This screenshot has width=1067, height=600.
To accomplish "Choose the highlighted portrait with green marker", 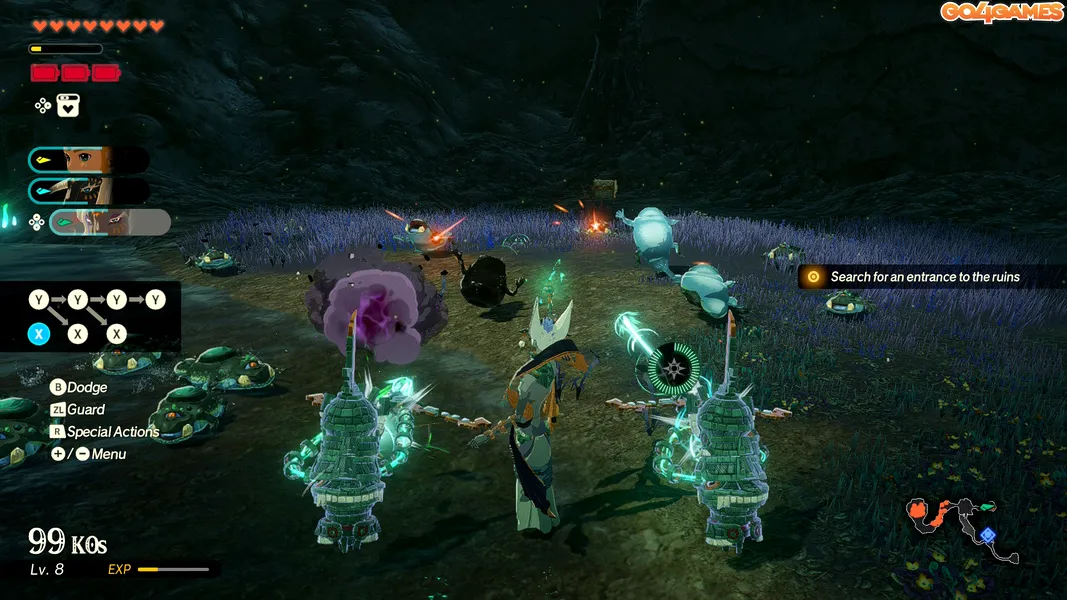I will click(110, 222).
